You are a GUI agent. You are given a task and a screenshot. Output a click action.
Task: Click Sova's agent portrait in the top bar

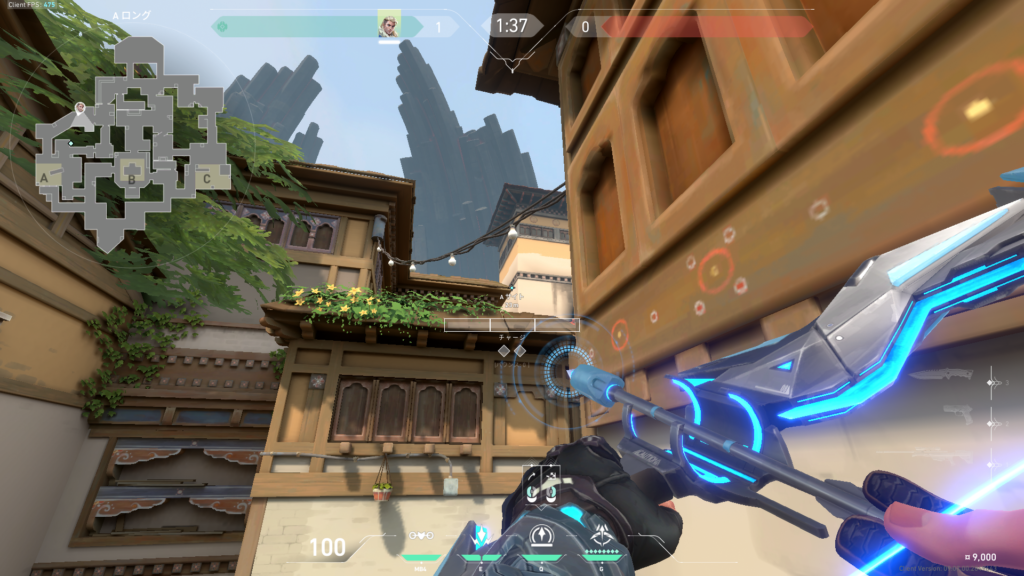click(x=389, y=25)
